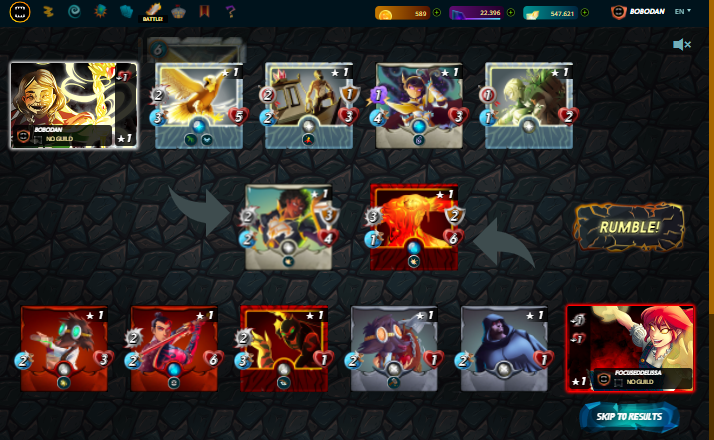Open the red banner guild icon
714x440 pixels.
point(205,12)
